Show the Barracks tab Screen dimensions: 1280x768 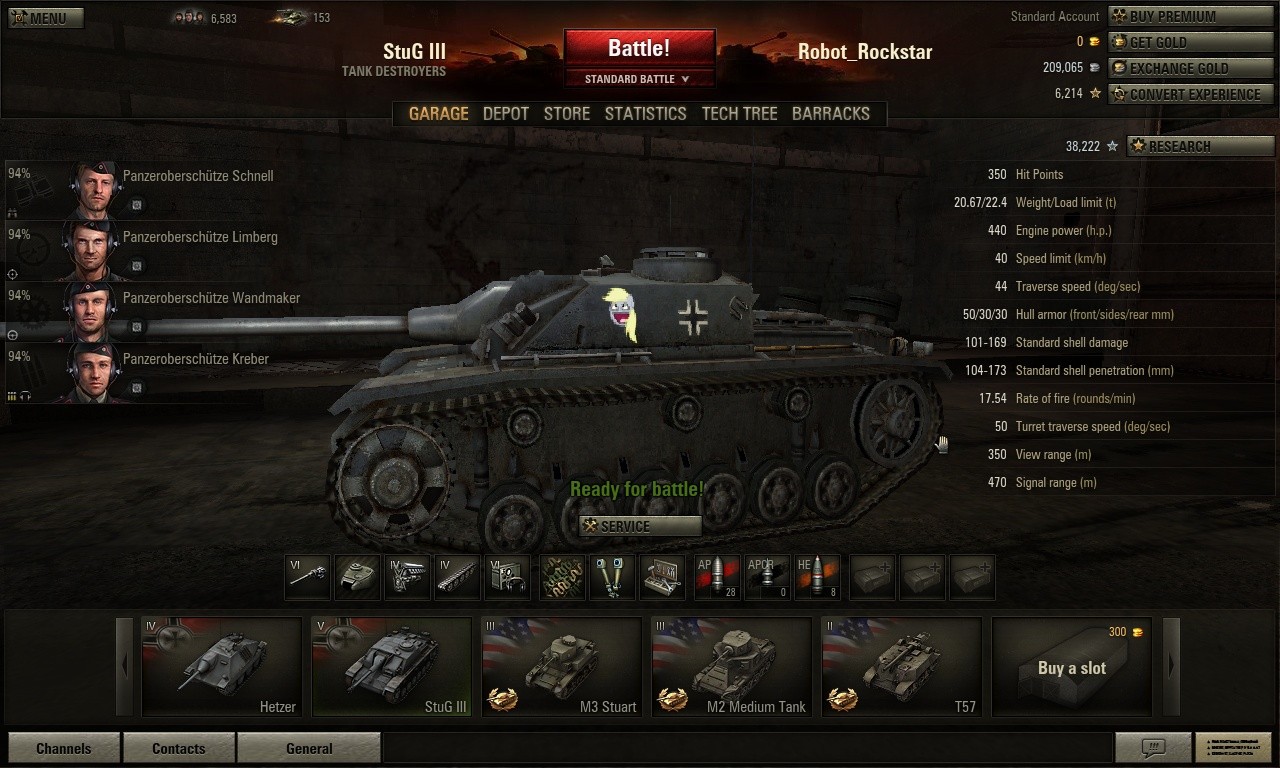(830, 114)
